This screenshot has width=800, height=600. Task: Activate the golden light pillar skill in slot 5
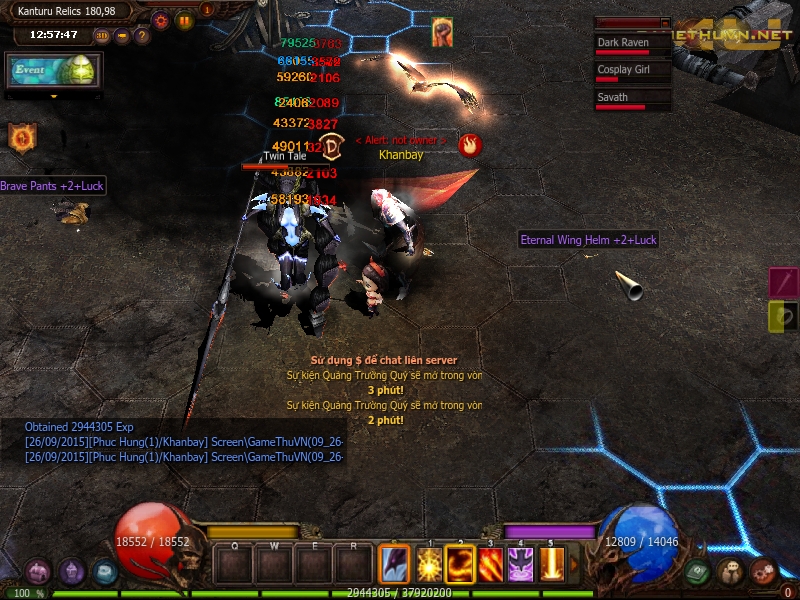[551, 565]
